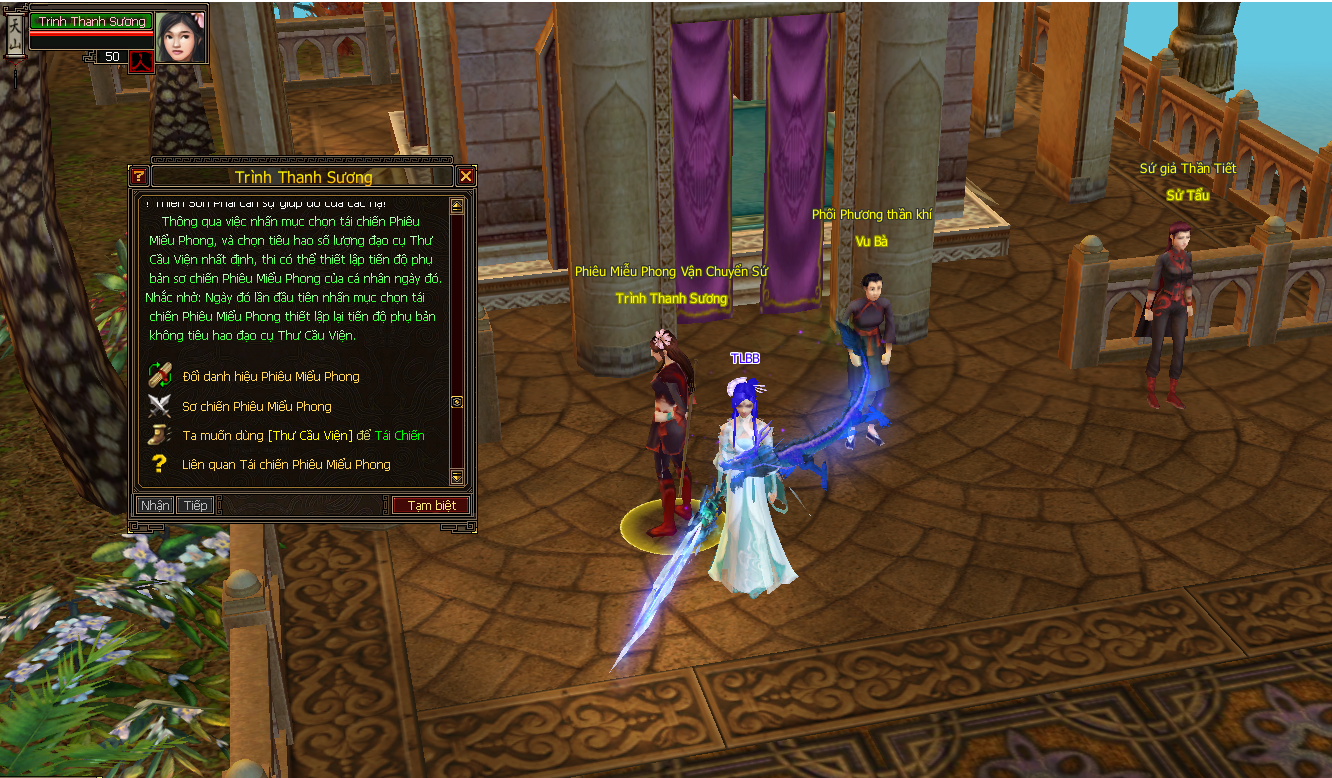Viewport: 1332px width, 778px height.
Task: Close the Trình Thanh Sương dialog window
Action: click(x=466, y=177)
